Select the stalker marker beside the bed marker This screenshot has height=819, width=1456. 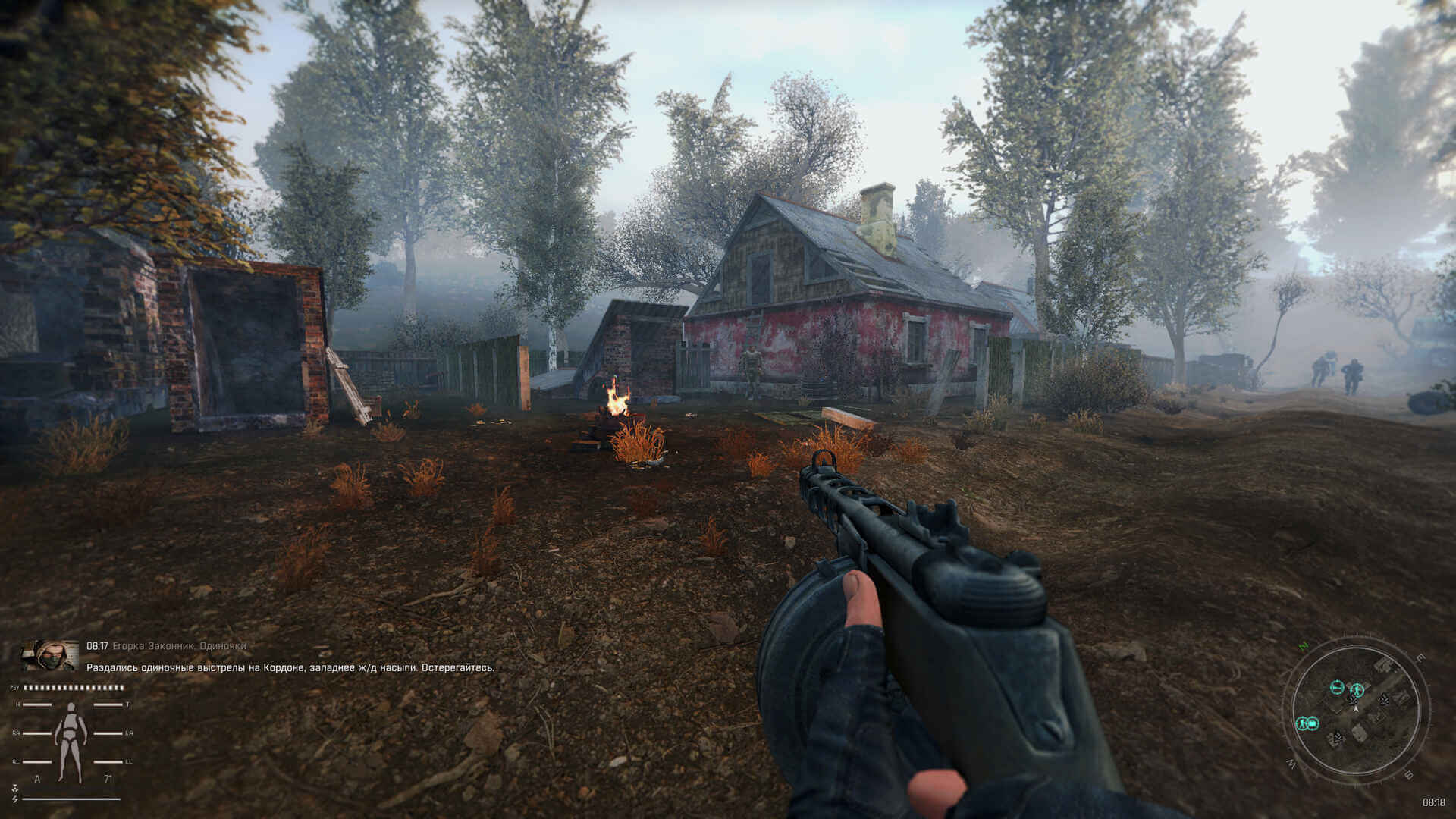tap(1357, 690)
